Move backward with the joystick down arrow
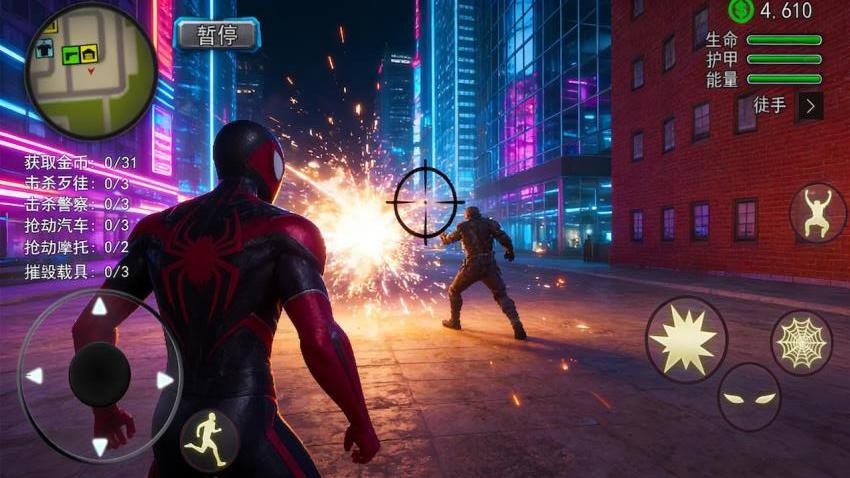This screenshot has width=850, height=478. (x=99, y=446)
